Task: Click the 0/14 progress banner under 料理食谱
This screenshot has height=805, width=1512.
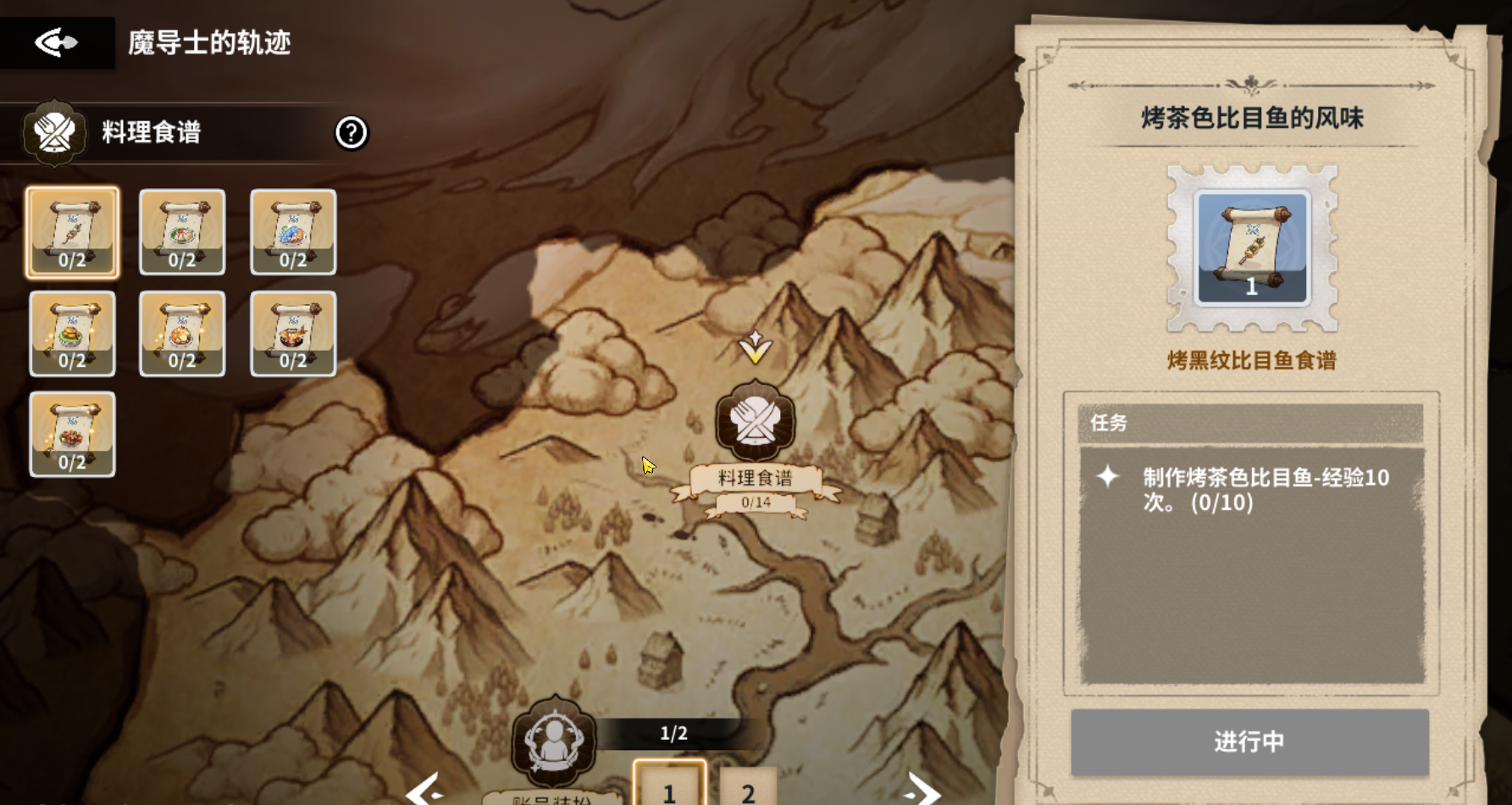Action: pyautogui.click(x=754, y=502)
